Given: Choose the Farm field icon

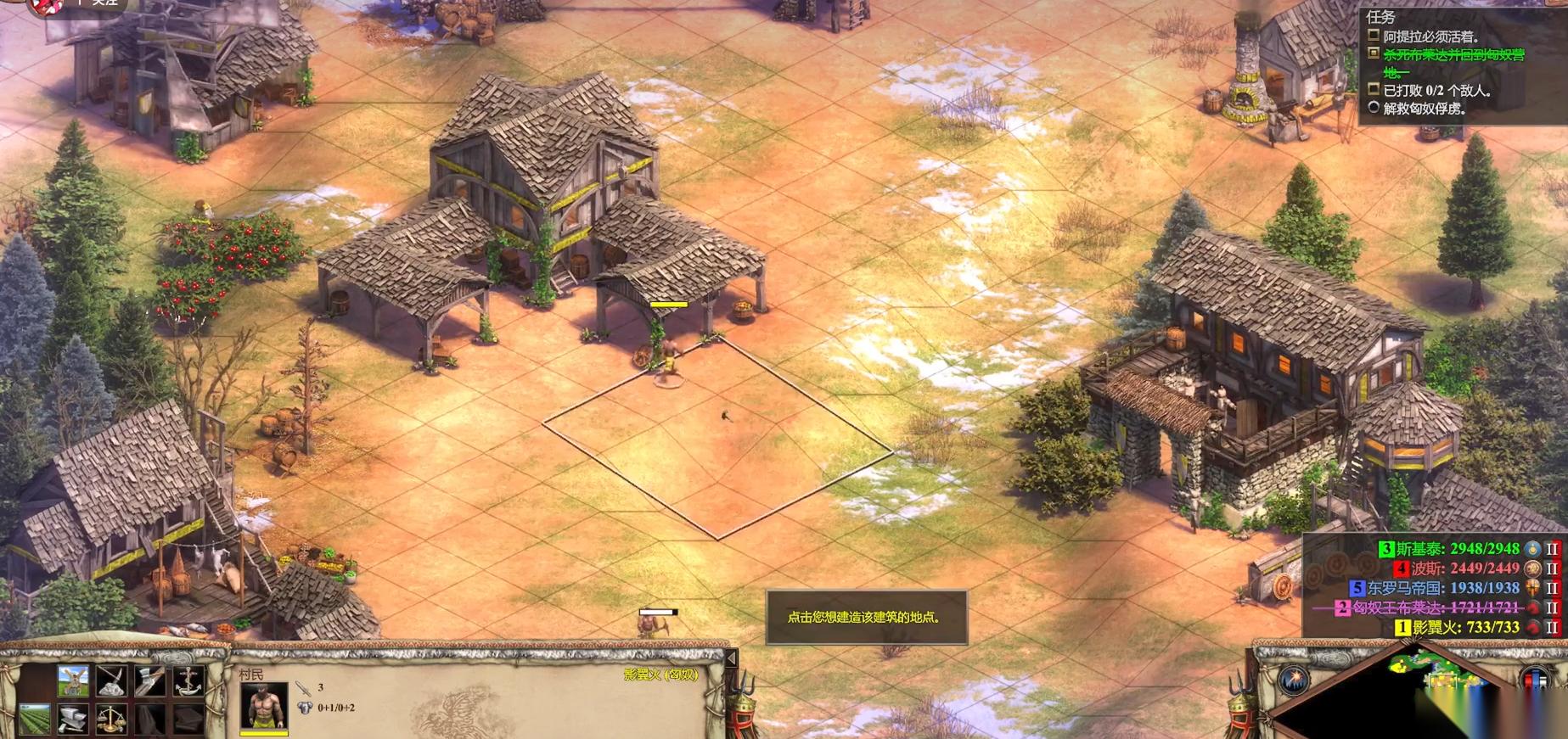Looking at the screenshot, I should (x=35, y=719).
